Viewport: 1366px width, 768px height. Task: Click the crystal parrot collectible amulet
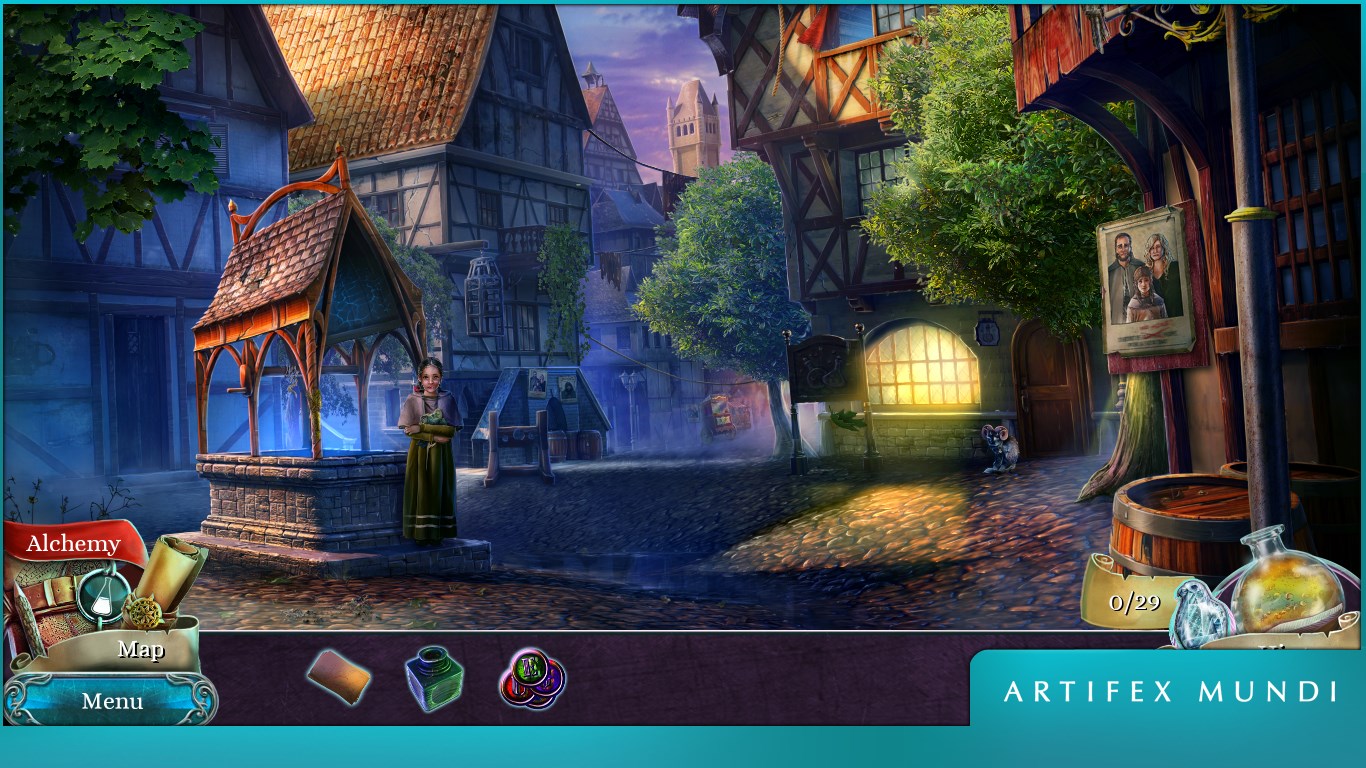[x=1198, y=613]
